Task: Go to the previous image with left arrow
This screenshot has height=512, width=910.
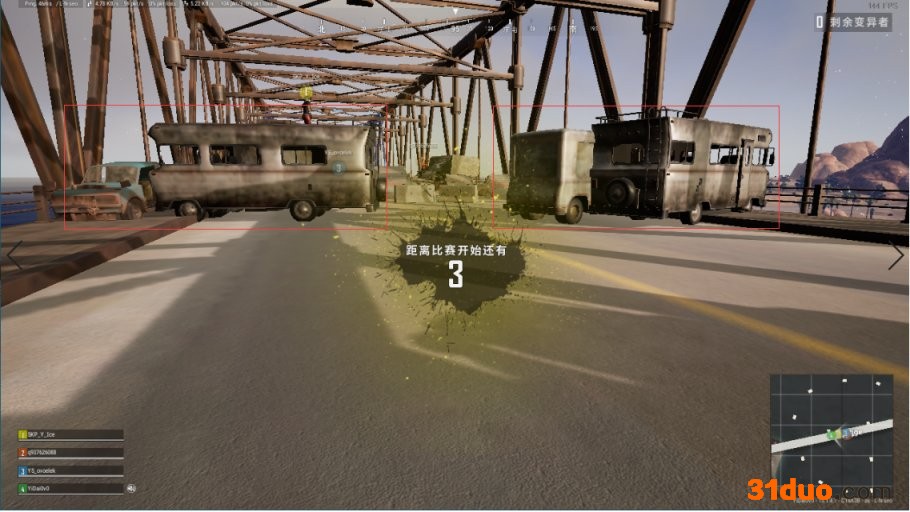Action: pyautogui.click(x=15, y=254)
